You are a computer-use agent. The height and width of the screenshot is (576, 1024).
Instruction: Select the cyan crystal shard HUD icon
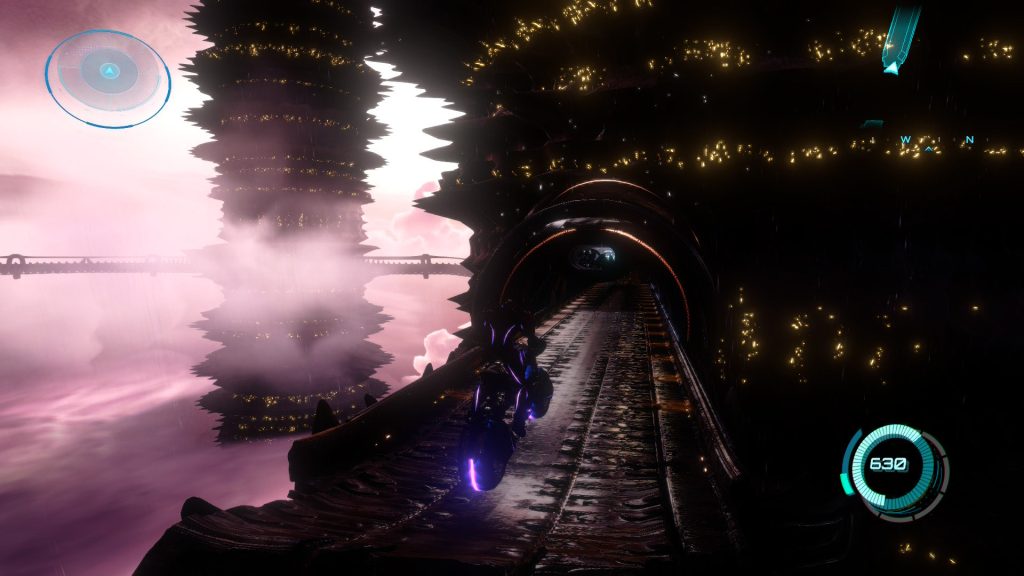pos(899,40)
